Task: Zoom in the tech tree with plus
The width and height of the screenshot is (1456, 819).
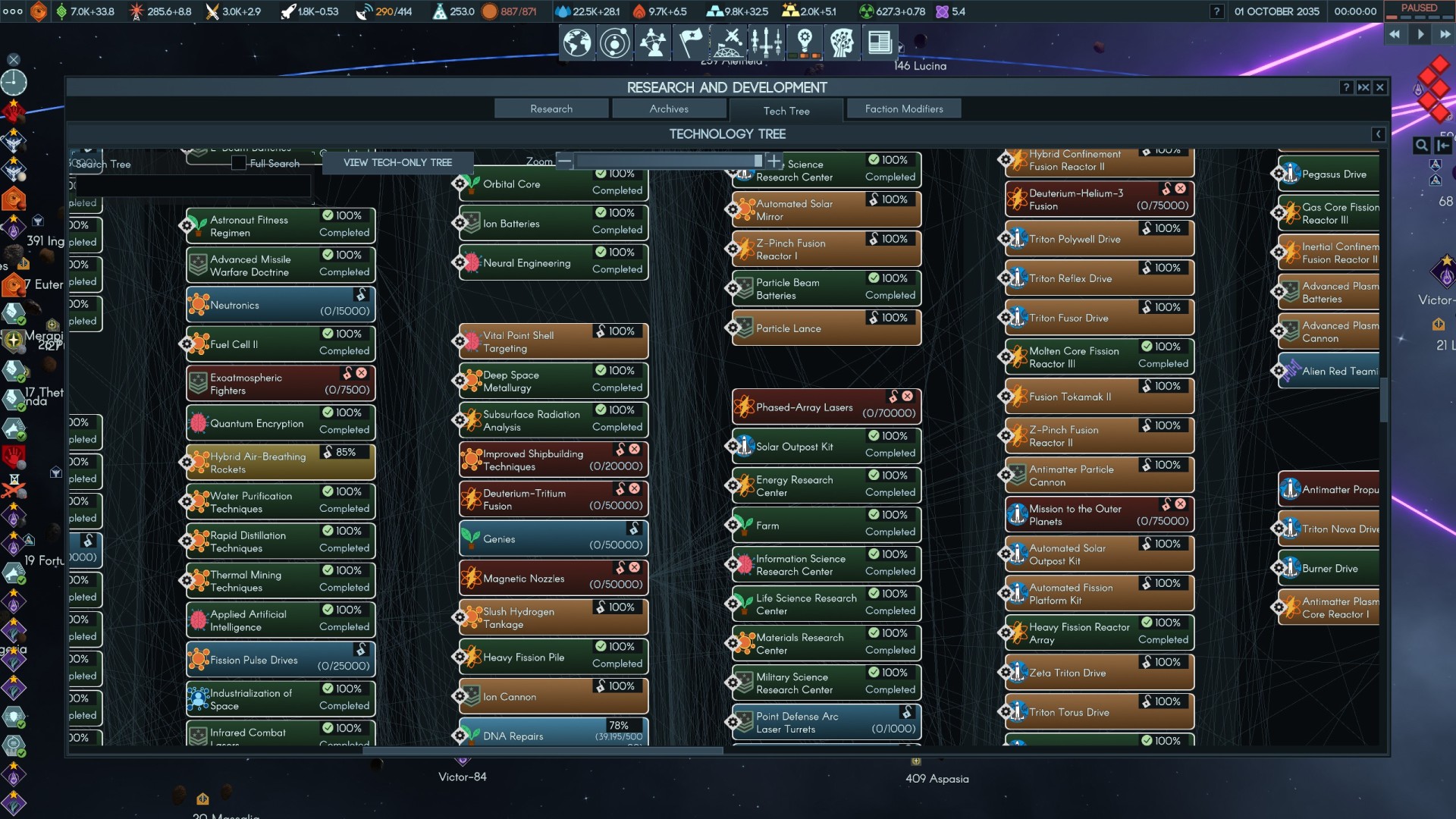Action: [774, 161]
